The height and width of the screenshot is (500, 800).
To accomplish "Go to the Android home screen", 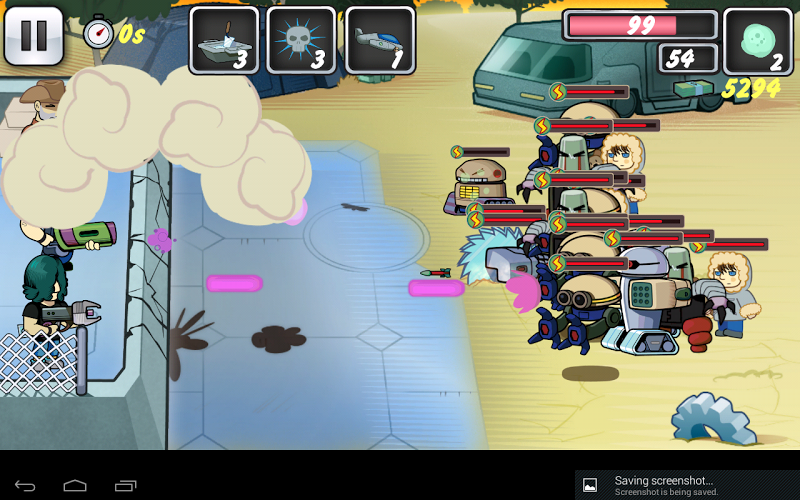I will coord(75,485).
